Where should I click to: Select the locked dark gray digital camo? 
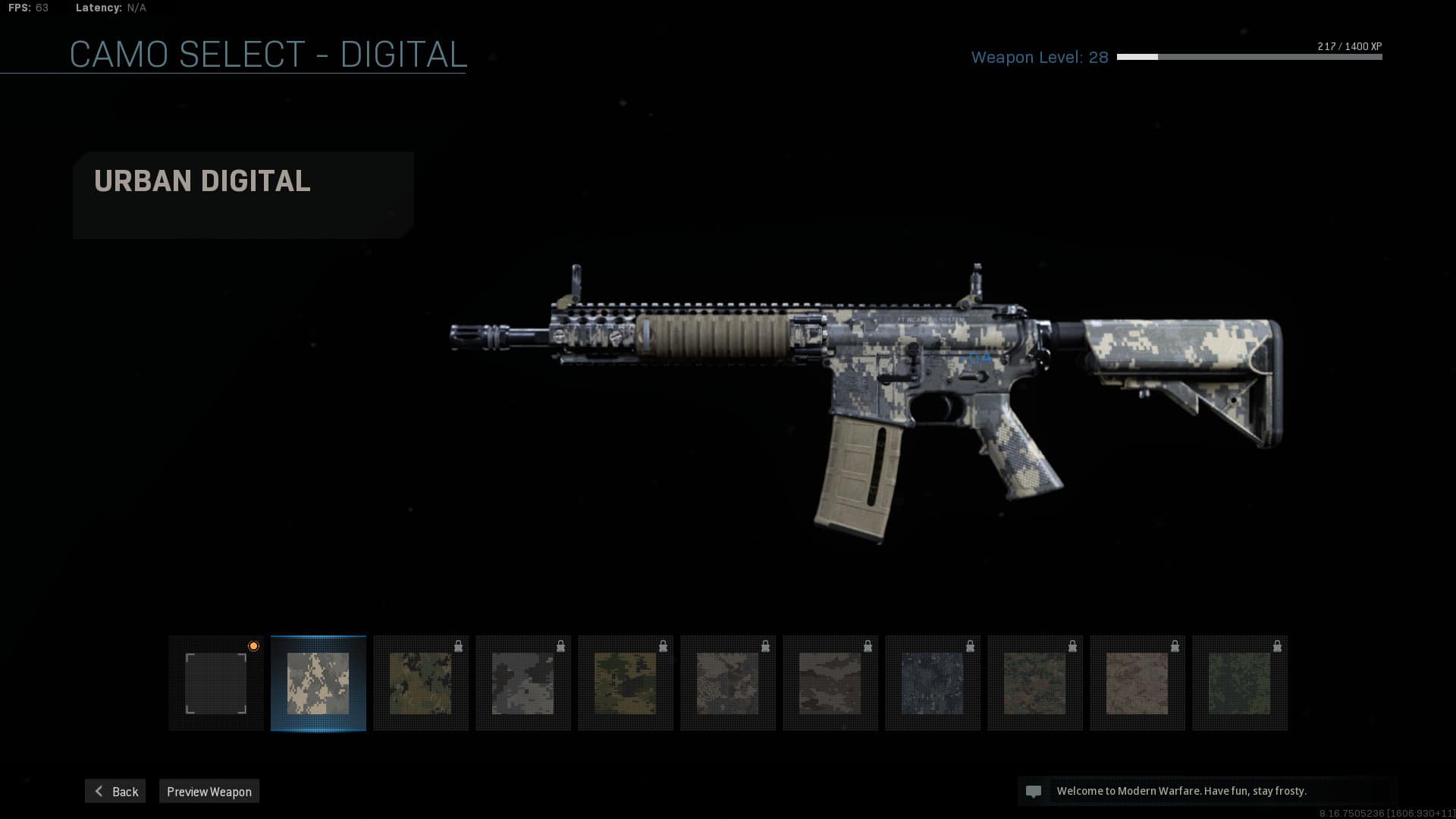523,683
